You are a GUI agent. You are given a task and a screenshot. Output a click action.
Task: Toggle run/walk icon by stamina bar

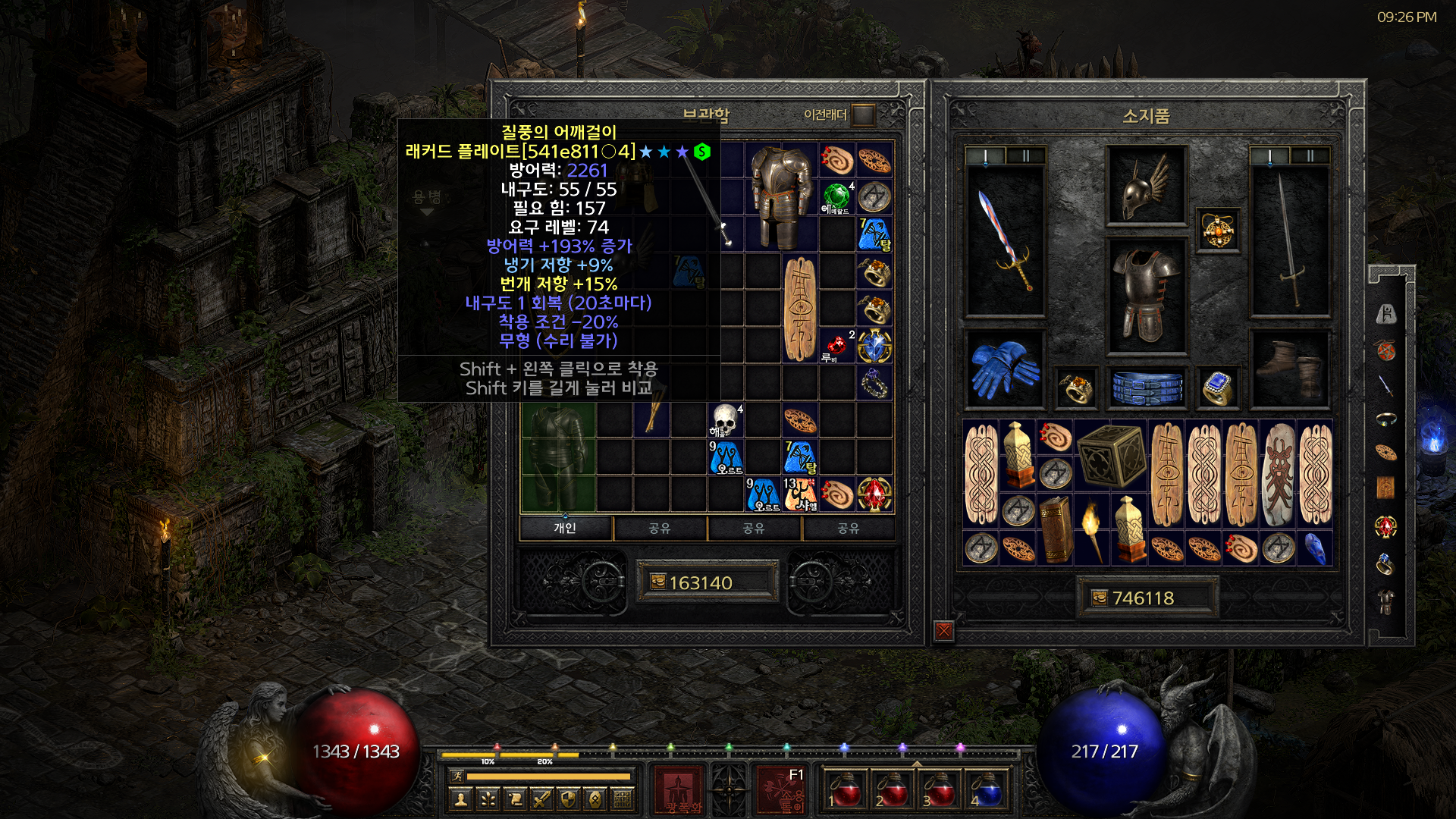[x=456, y=776]
